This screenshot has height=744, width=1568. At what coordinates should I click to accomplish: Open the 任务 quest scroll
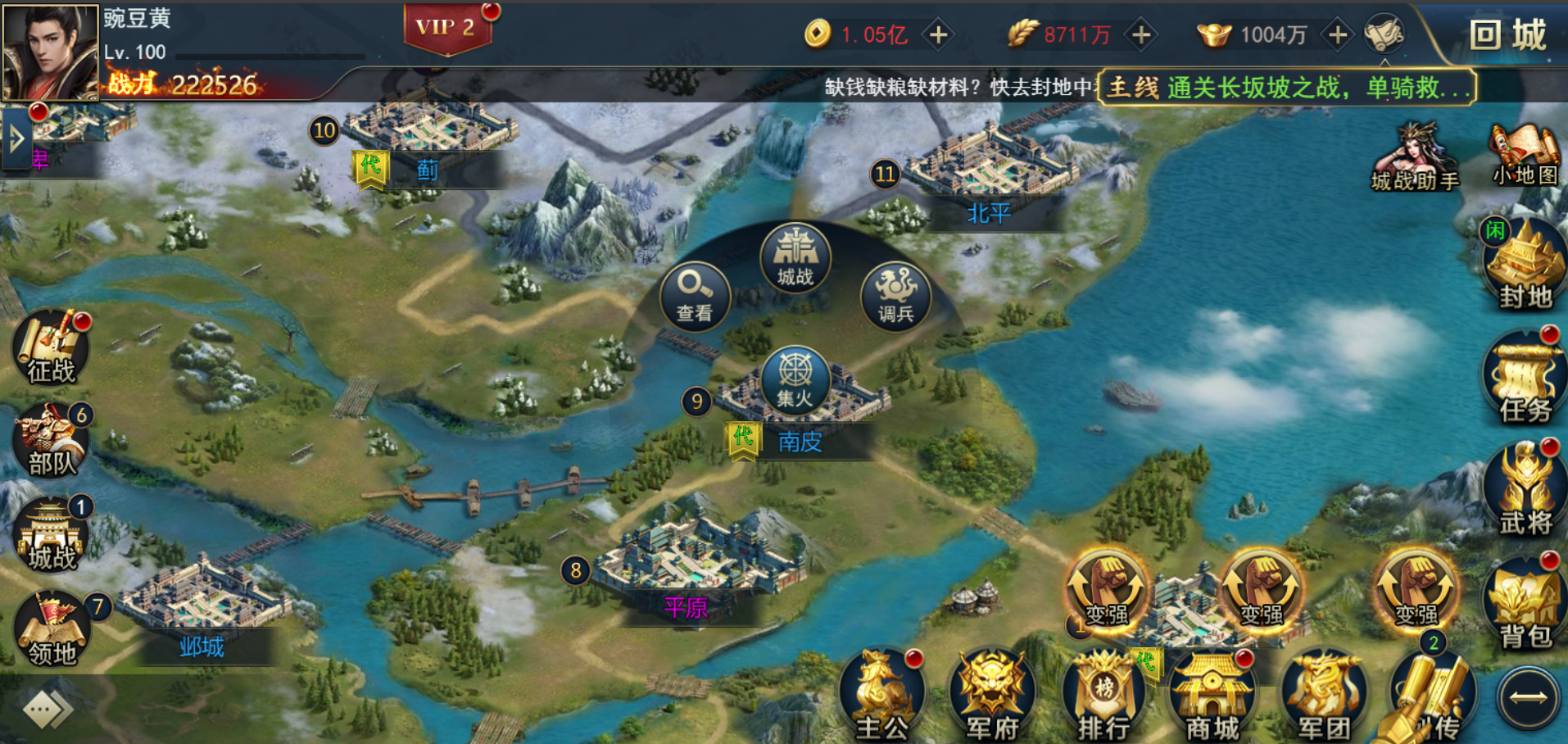(1525, 379)
